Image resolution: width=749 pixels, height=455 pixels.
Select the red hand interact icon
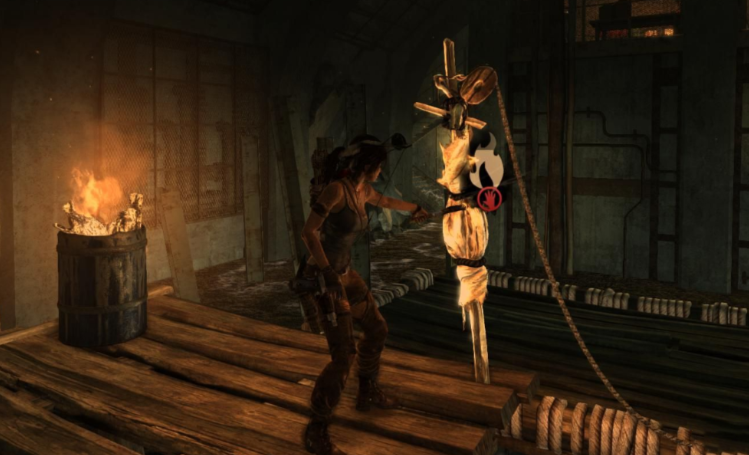coord(489,198)
